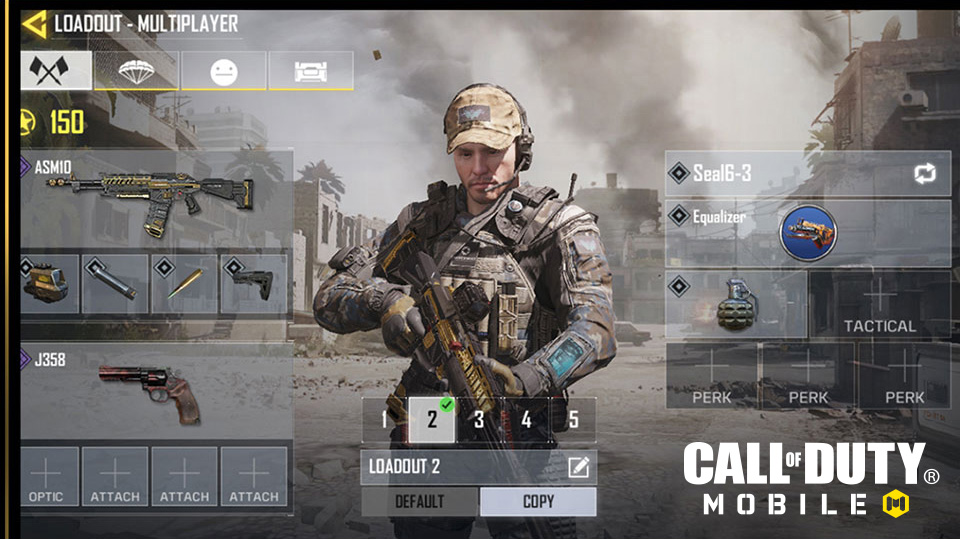This screenshot has height=540, width=960.
Task: Switch to loadout 3
Action: 479,420
